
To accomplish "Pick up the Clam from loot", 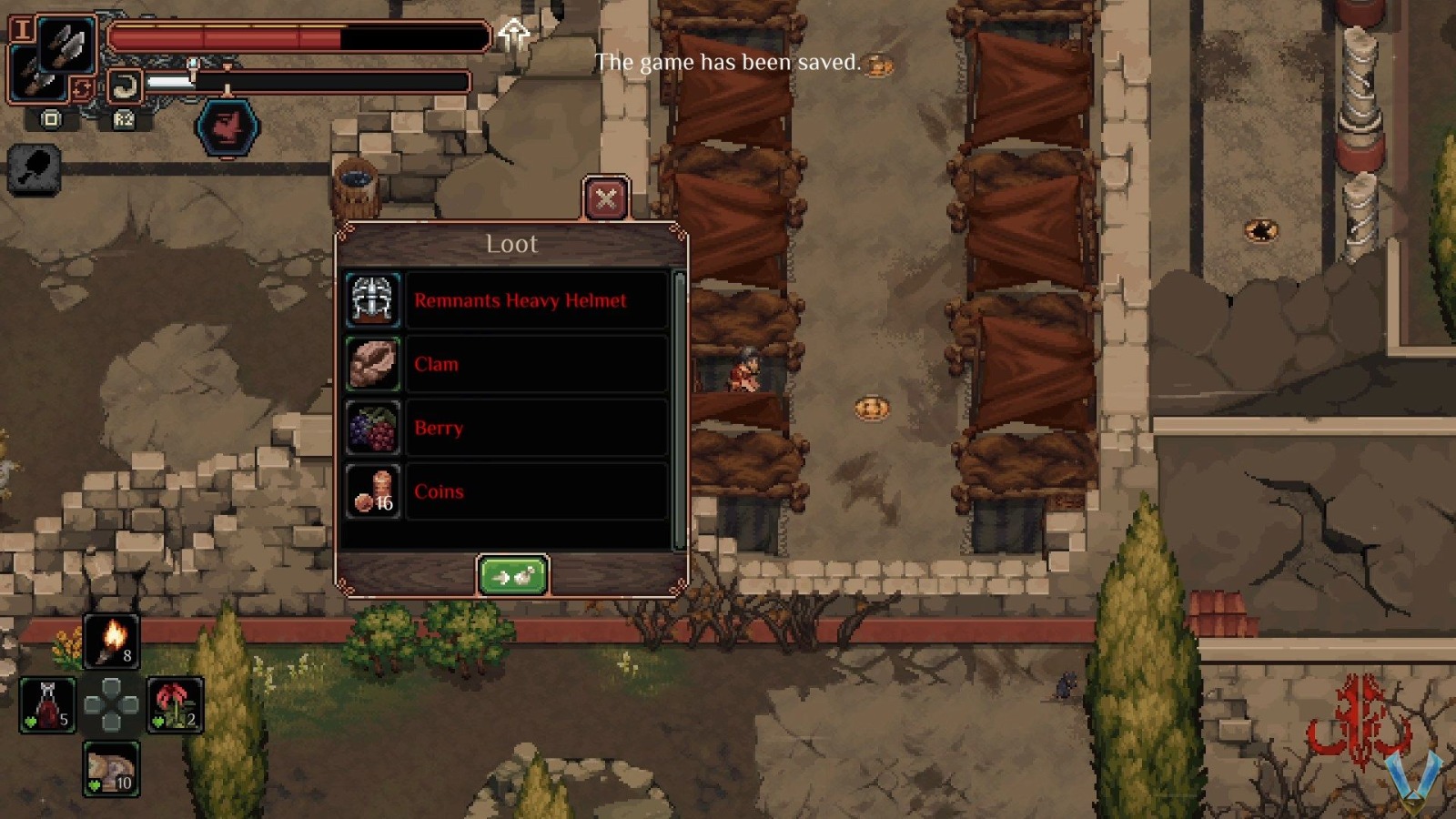I will 537,364.
